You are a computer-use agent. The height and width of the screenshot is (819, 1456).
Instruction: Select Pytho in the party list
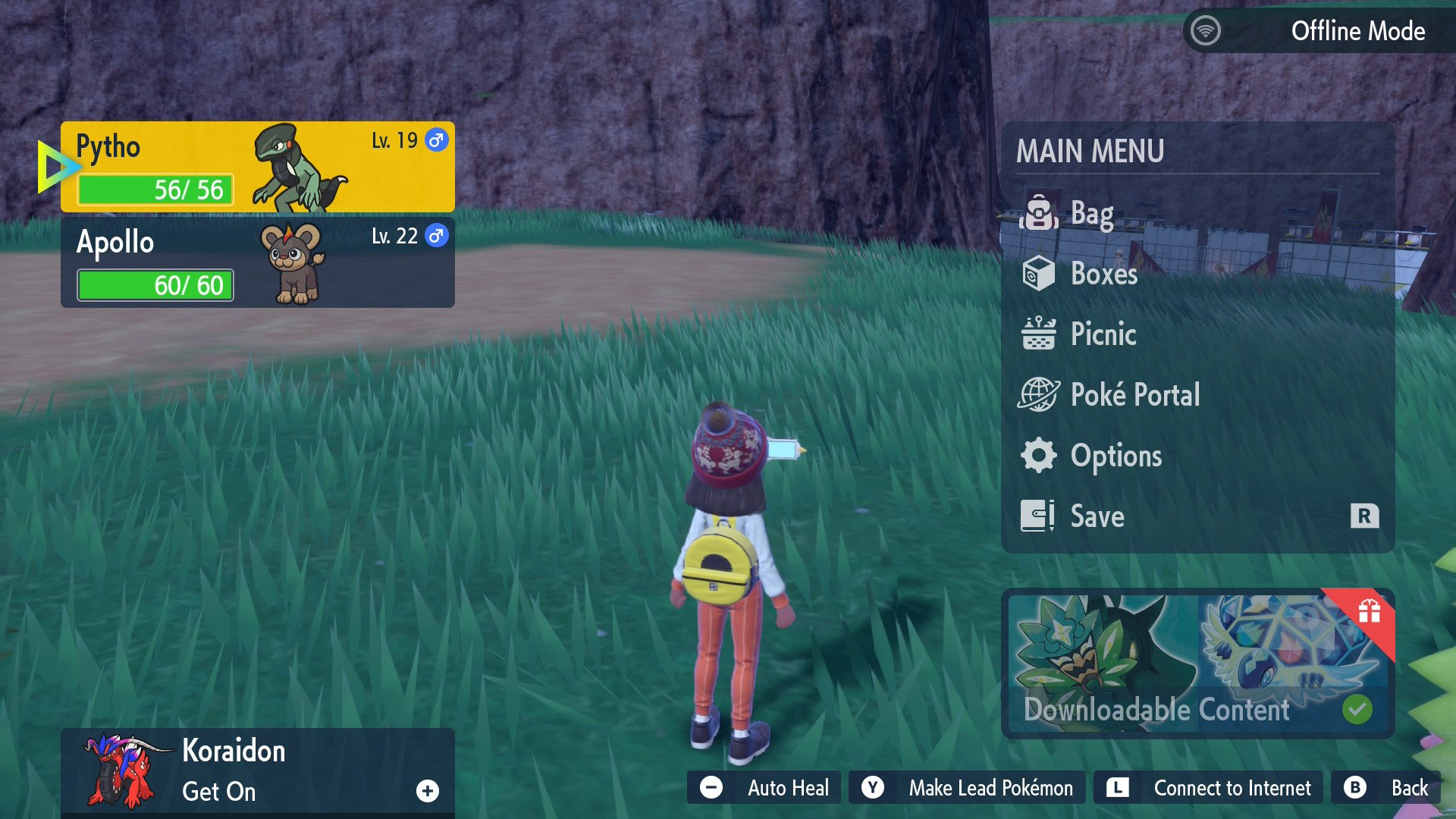click(x=258, y=167)
